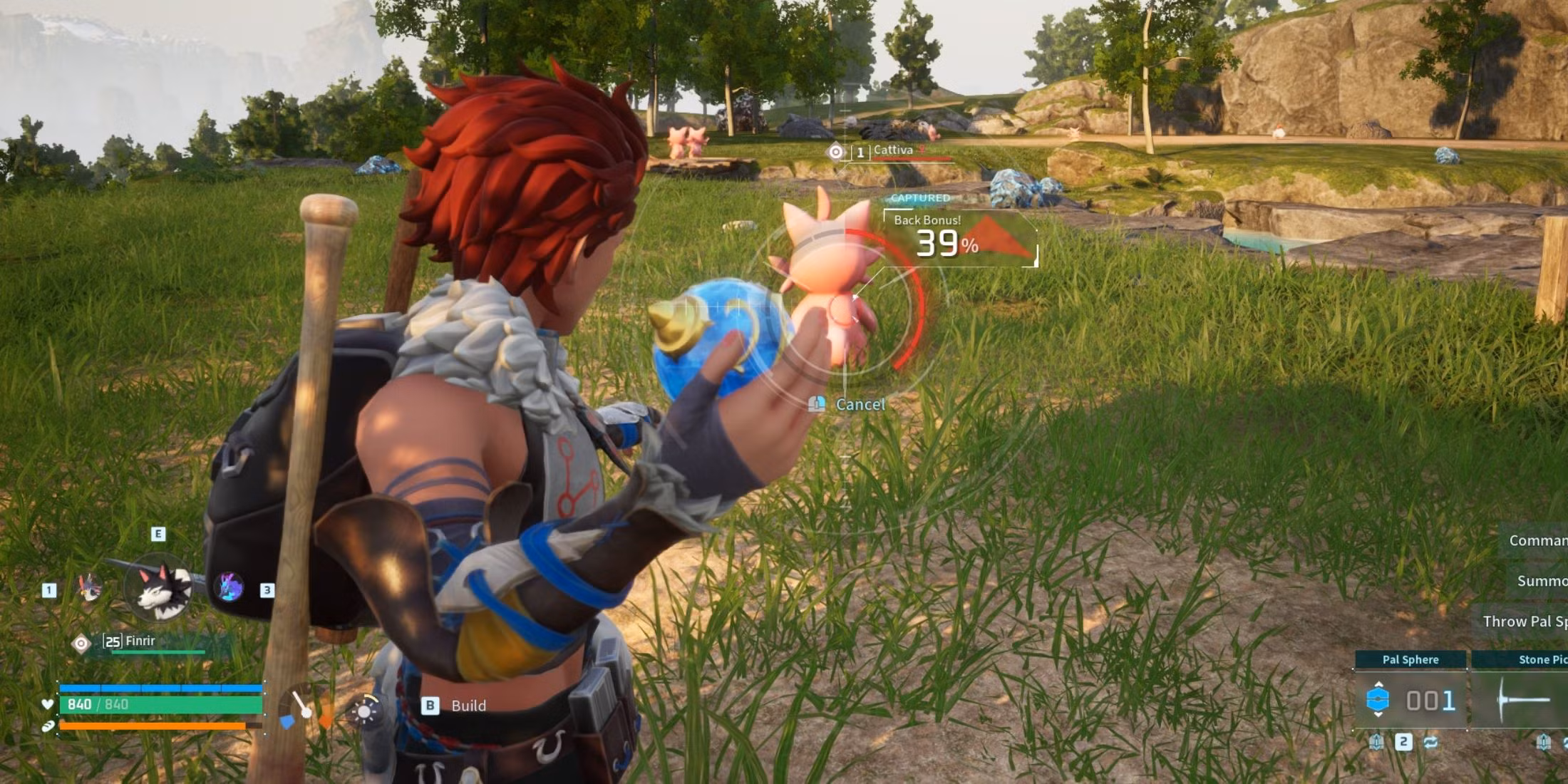Click the sun time-of-day icon
1568x784 pixels.
coord(365,711)
